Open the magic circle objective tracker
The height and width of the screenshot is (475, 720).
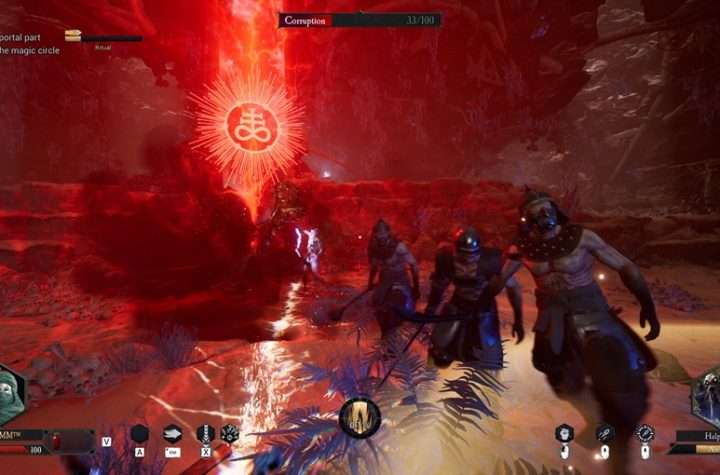[x=30, y=50]
